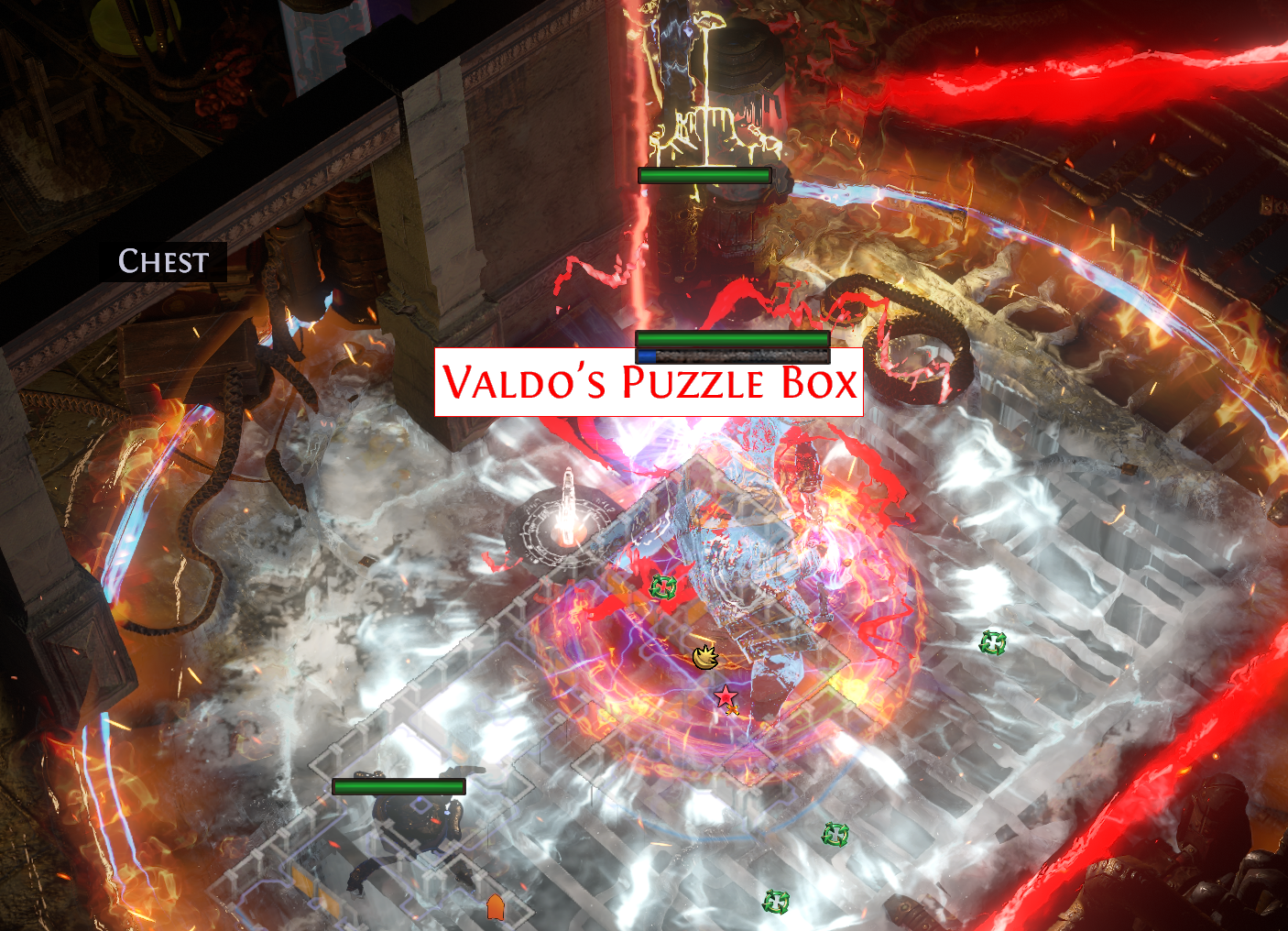1288x931 pixels.
Task: Click the orange portal arrow at the bottom
Action: click(x=494, y=906)
